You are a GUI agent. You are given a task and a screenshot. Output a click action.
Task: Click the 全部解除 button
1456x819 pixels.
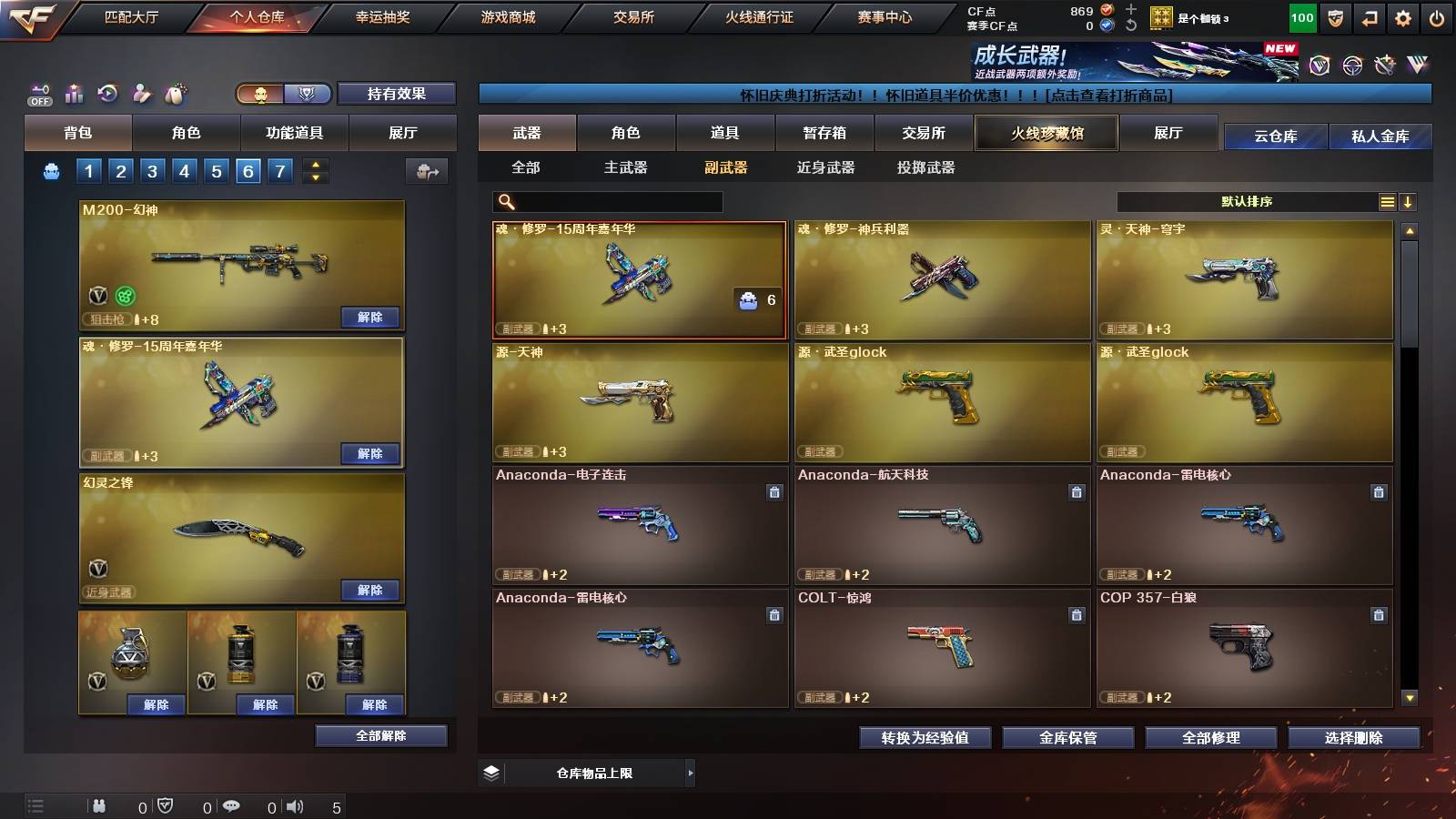tap(379, 735)
